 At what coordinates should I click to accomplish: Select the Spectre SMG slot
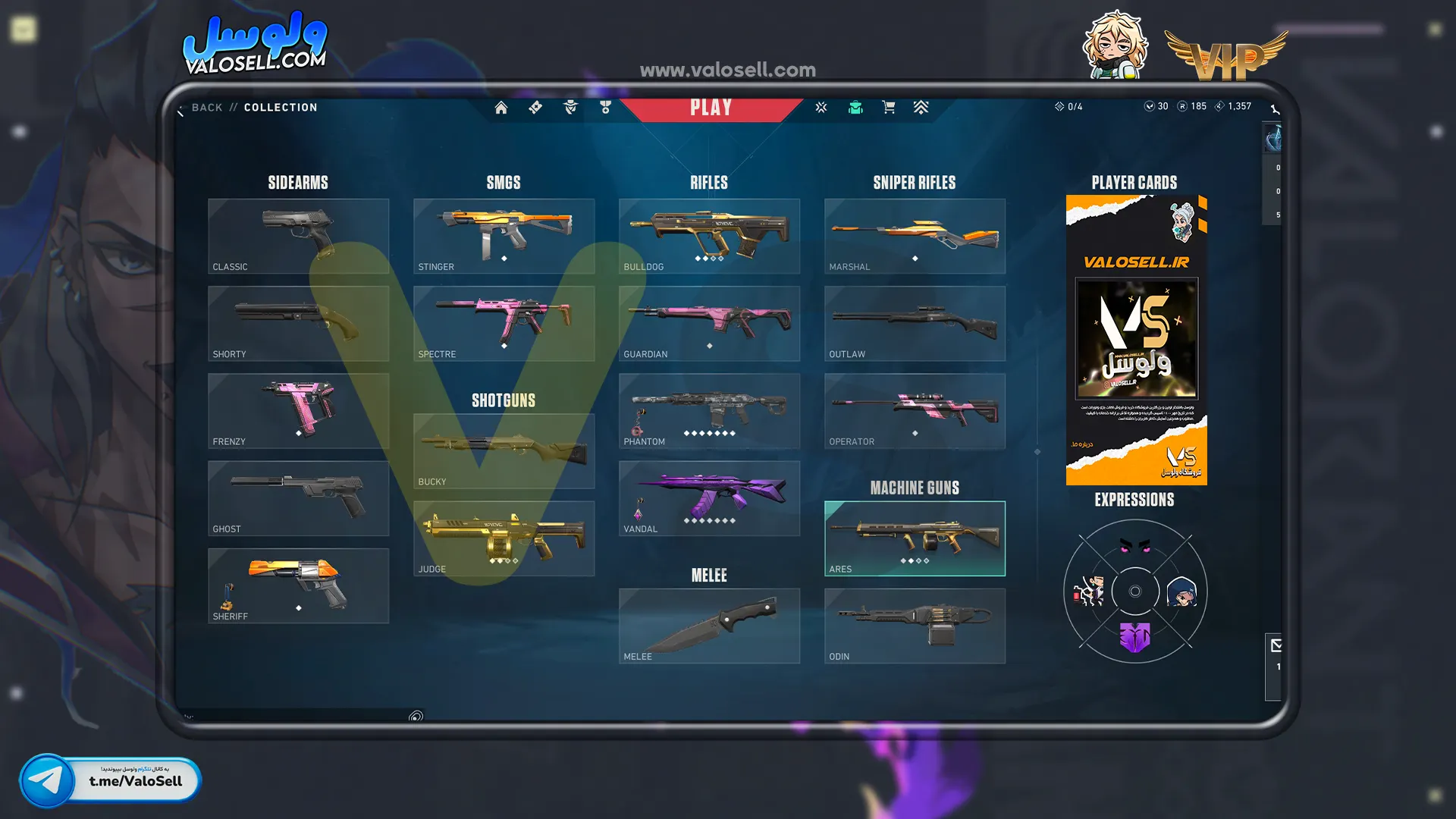tap(504, 323)
